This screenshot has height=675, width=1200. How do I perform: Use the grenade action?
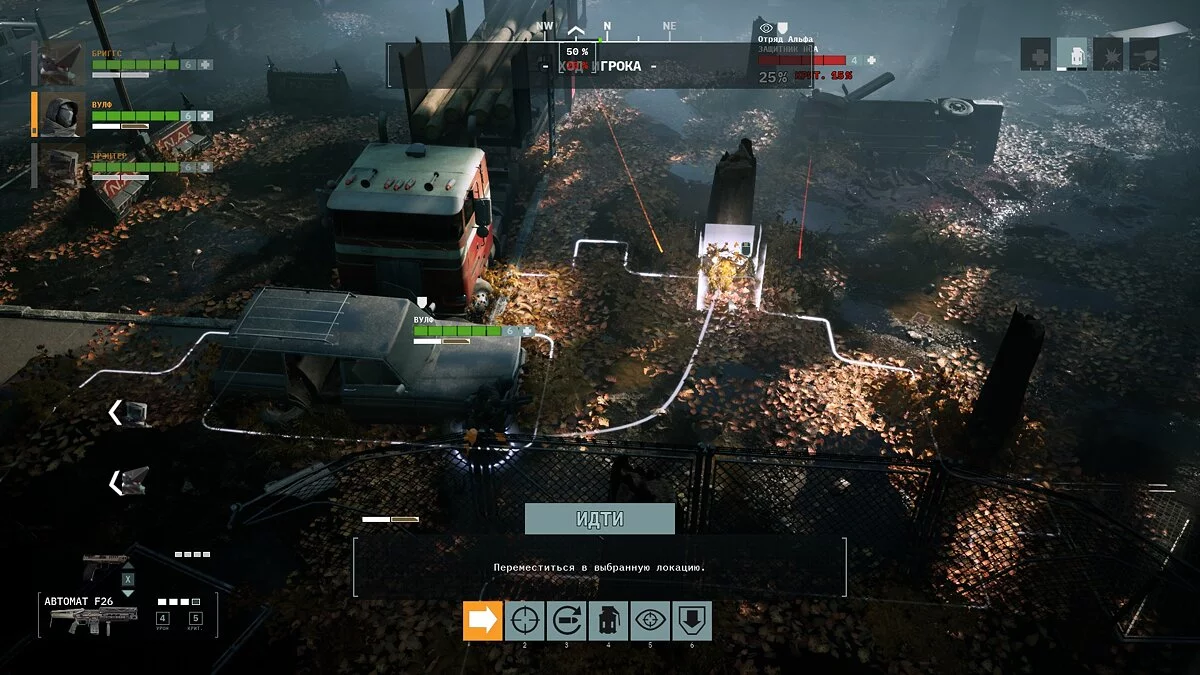click(608, 621)
